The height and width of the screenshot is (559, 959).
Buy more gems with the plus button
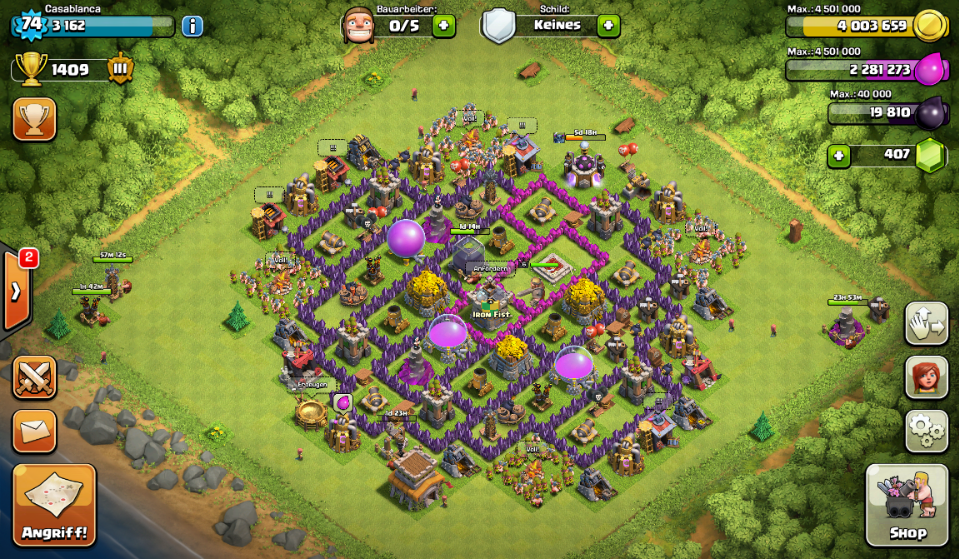840,156
